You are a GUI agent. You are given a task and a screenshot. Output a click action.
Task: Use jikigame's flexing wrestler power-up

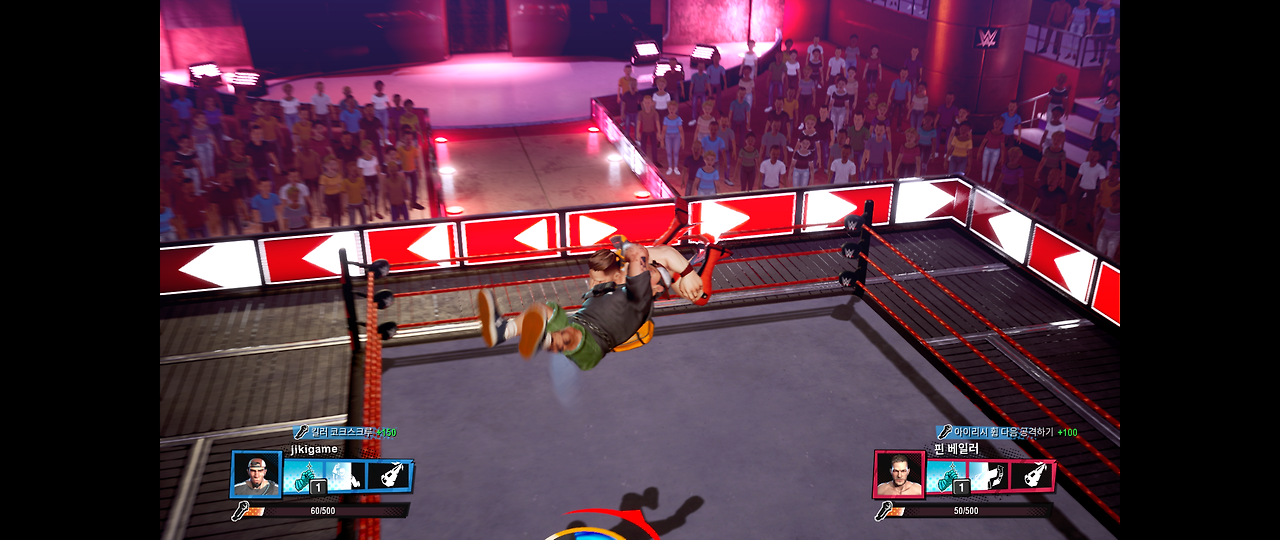click(345, 476)
